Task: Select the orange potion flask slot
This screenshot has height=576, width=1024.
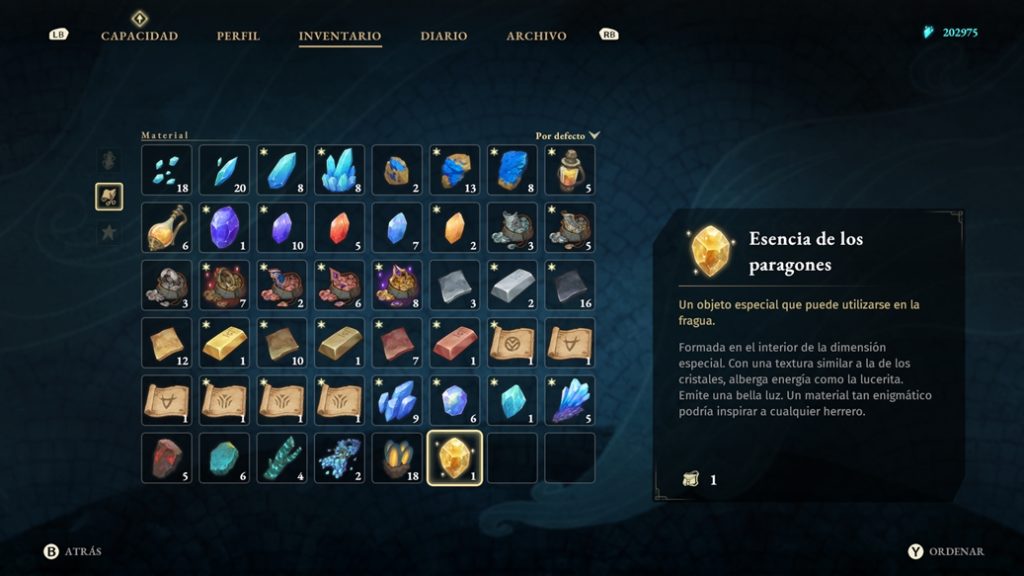Action: tap(166, 227)
